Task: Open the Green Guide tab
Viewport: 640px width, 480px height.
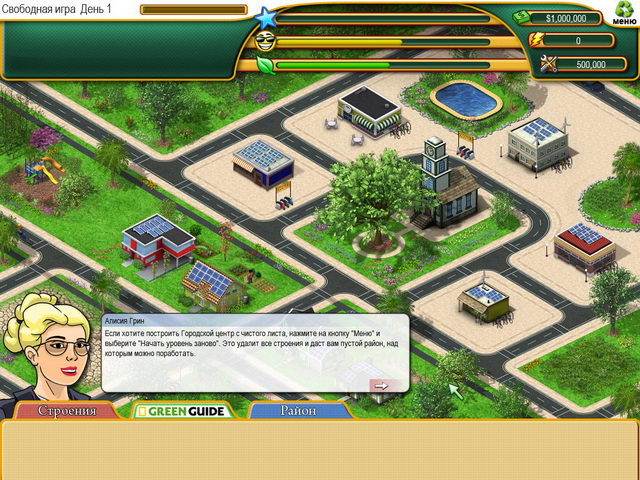Action: 183,411
